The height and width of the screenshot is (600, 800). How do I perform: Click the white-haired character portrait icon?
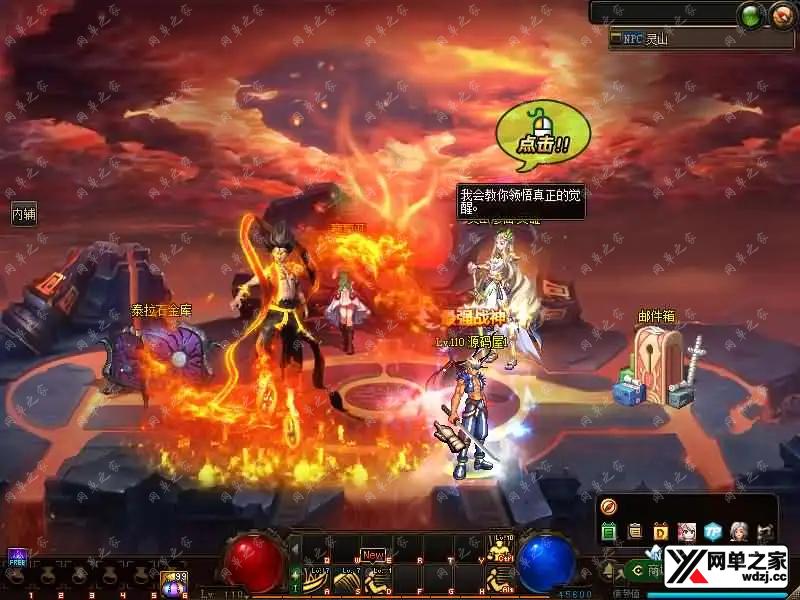point(739,531)
